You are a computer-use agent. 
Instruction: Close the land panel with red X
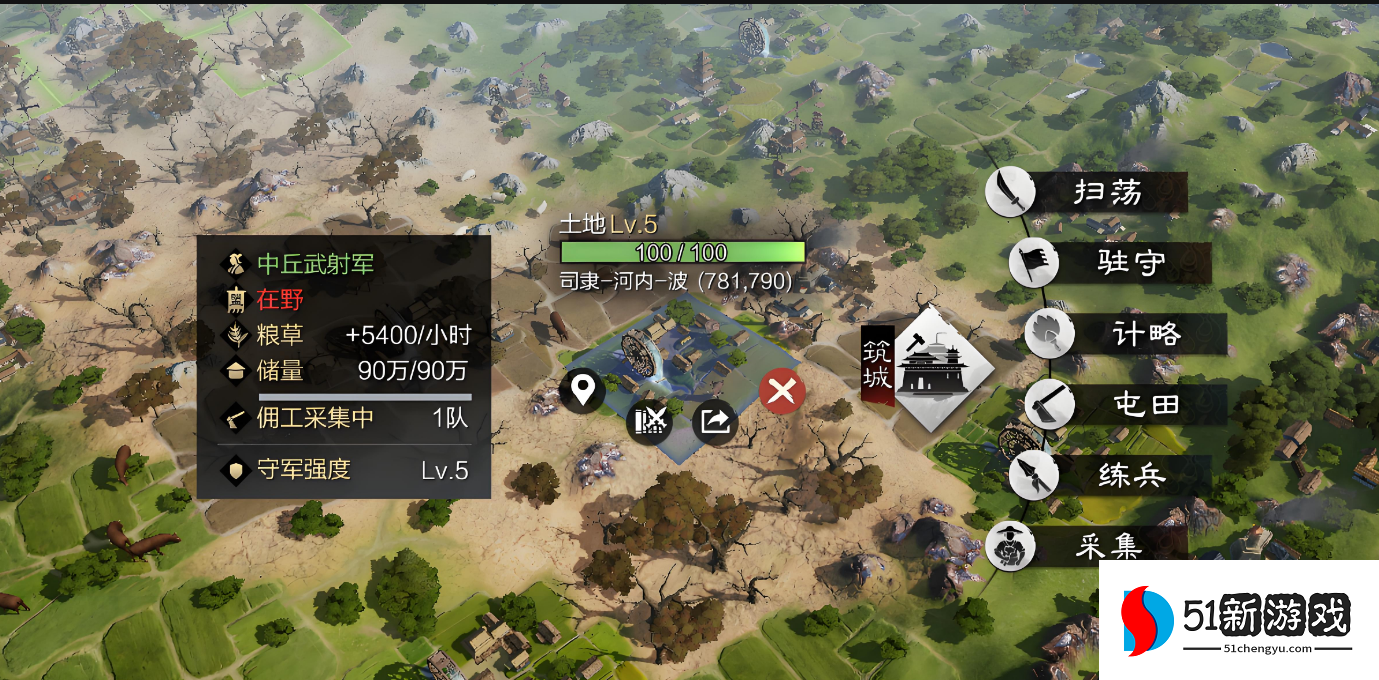[782, 391]
